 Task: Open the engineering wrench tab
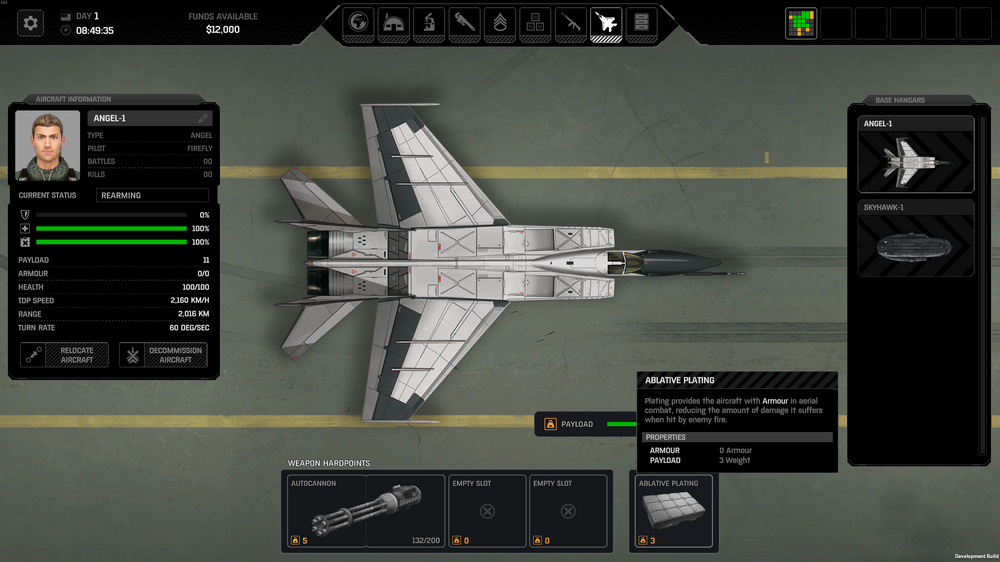click(x=464, y=22)
